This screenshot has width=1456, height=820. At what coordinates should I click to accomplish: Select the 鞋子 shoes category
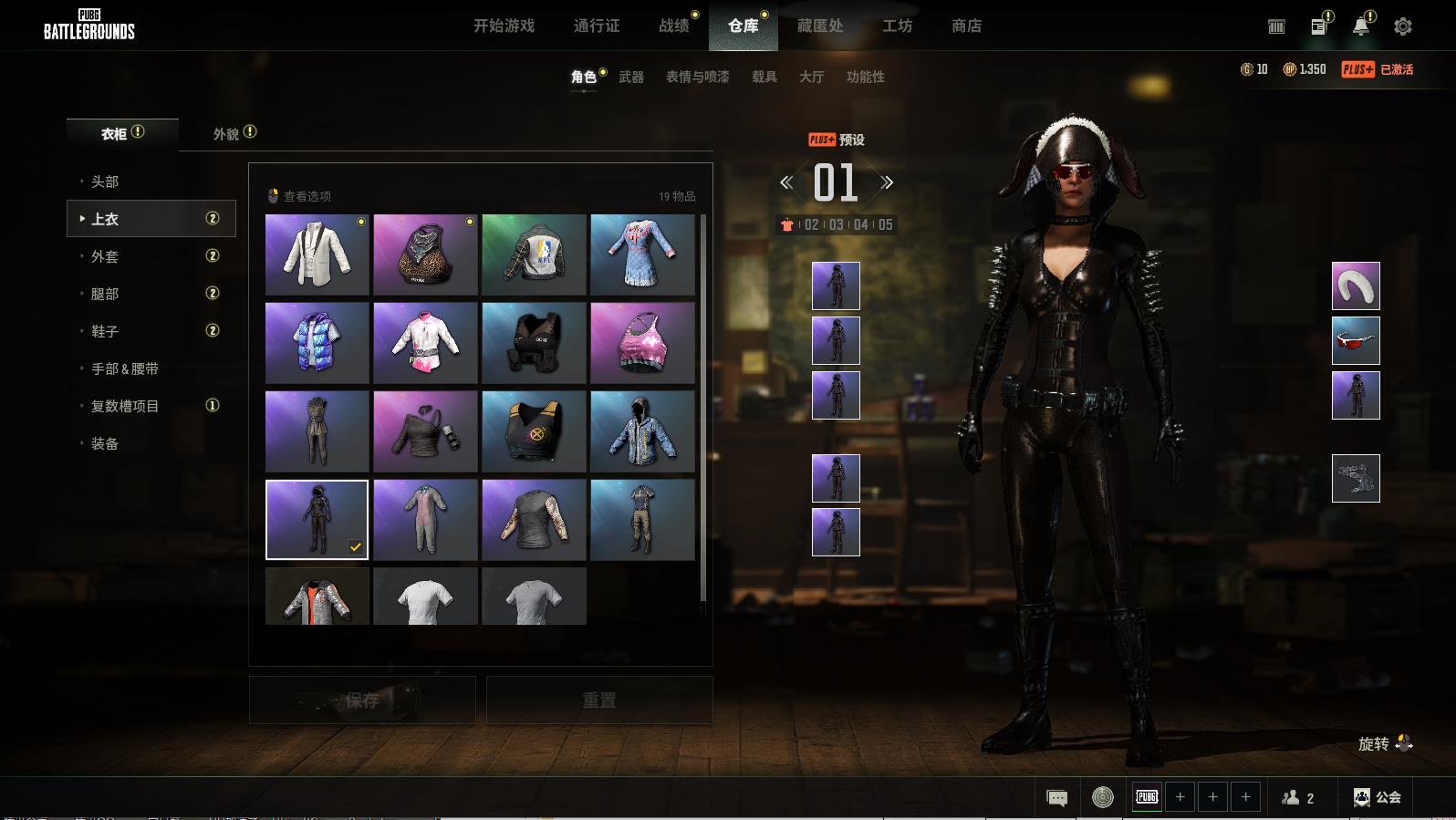pyautogui.click(x=105, y=332)
